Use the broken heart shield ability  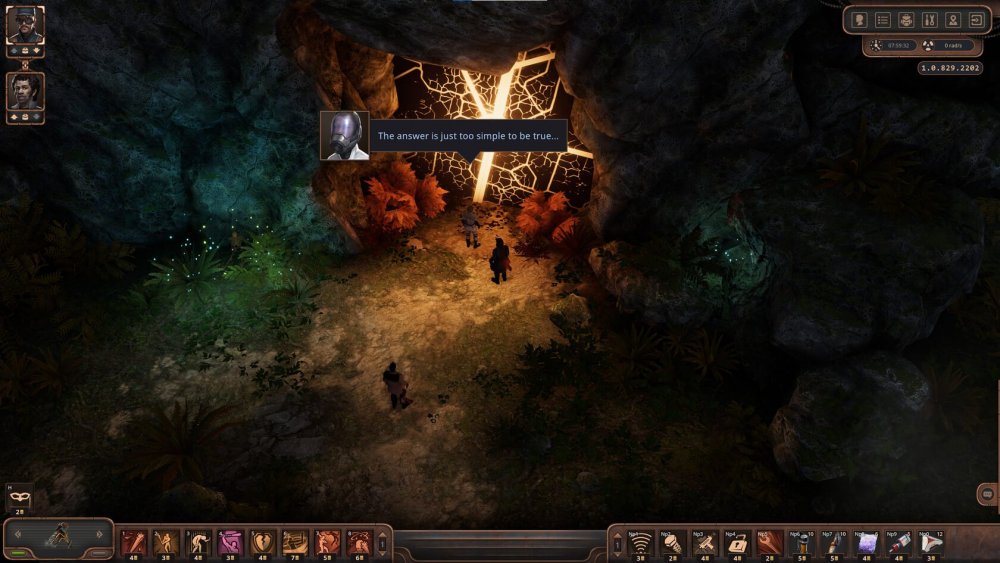click(263, 541)
